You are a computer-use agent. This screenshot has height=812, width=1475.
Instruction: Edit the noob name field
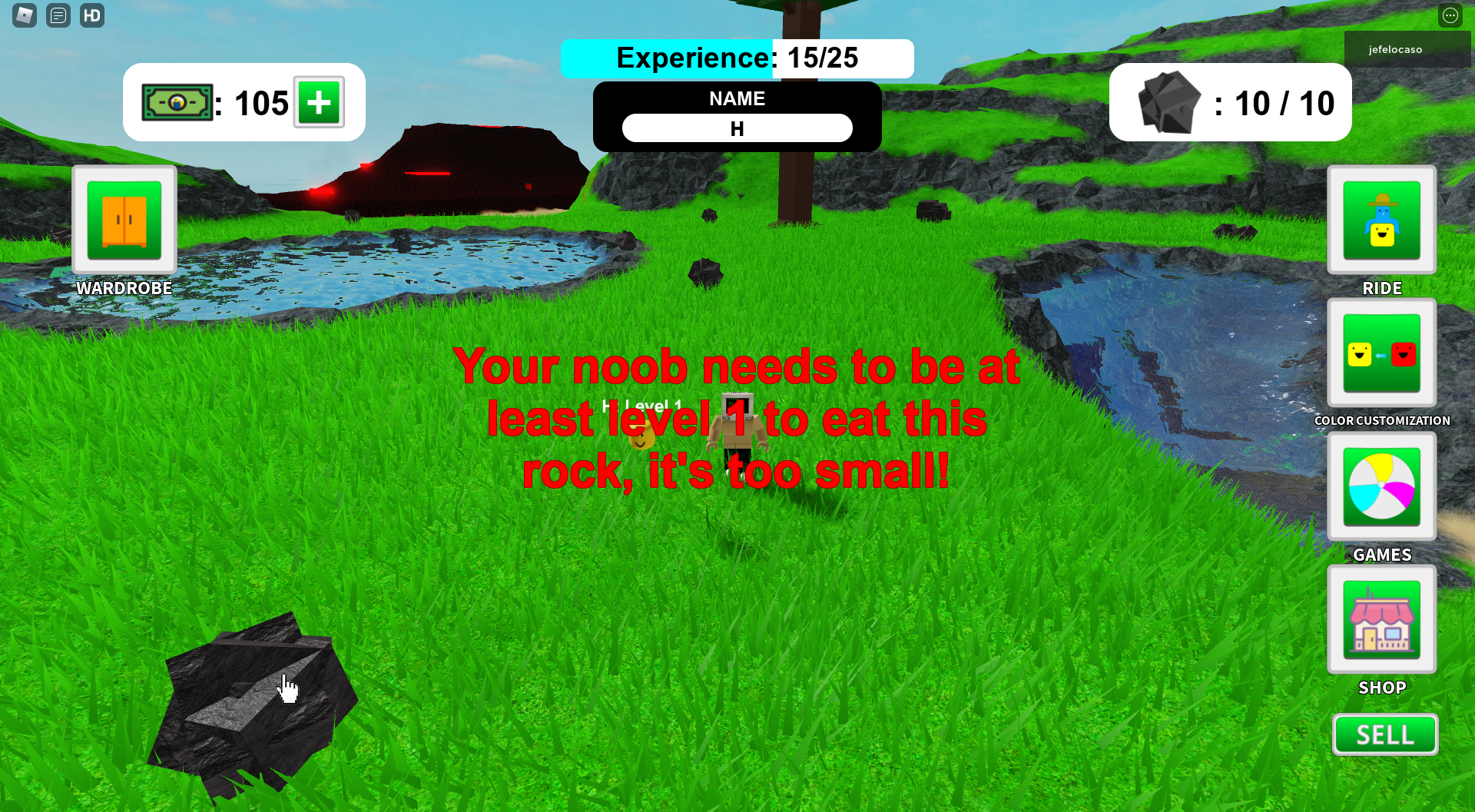[737, 128]
